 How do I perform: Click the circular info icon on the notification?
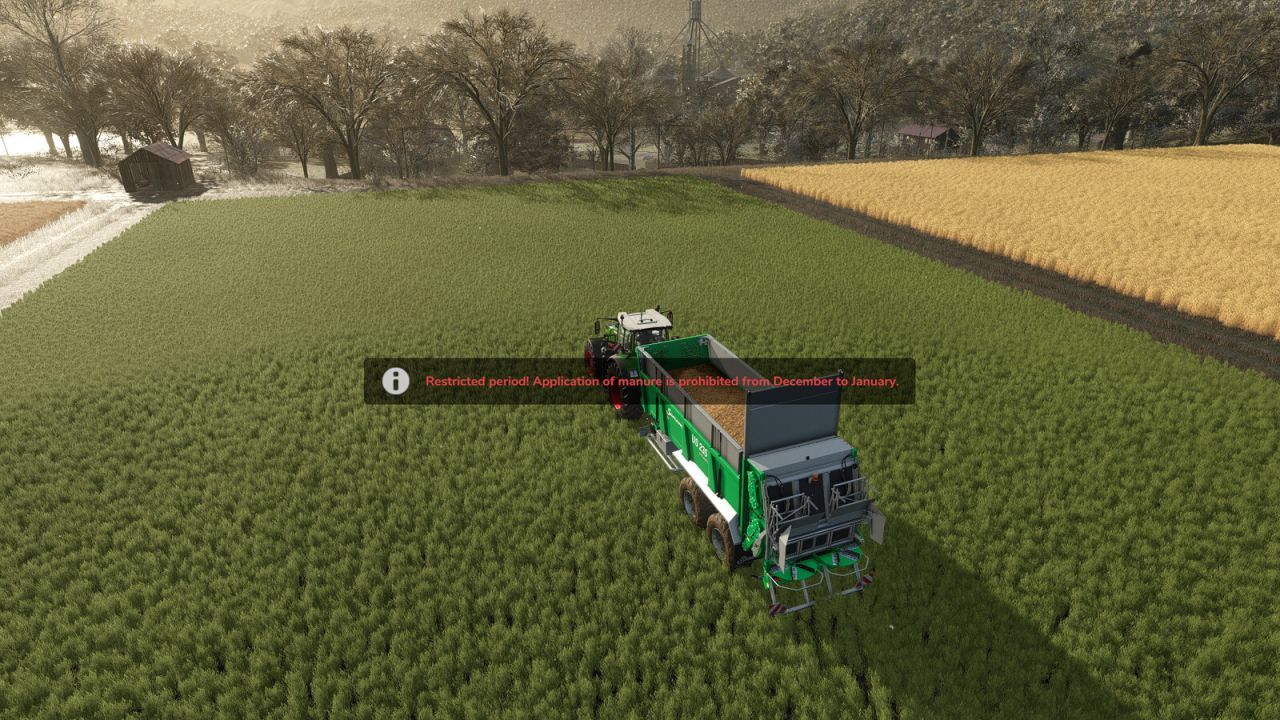click(x=394, y=381)
